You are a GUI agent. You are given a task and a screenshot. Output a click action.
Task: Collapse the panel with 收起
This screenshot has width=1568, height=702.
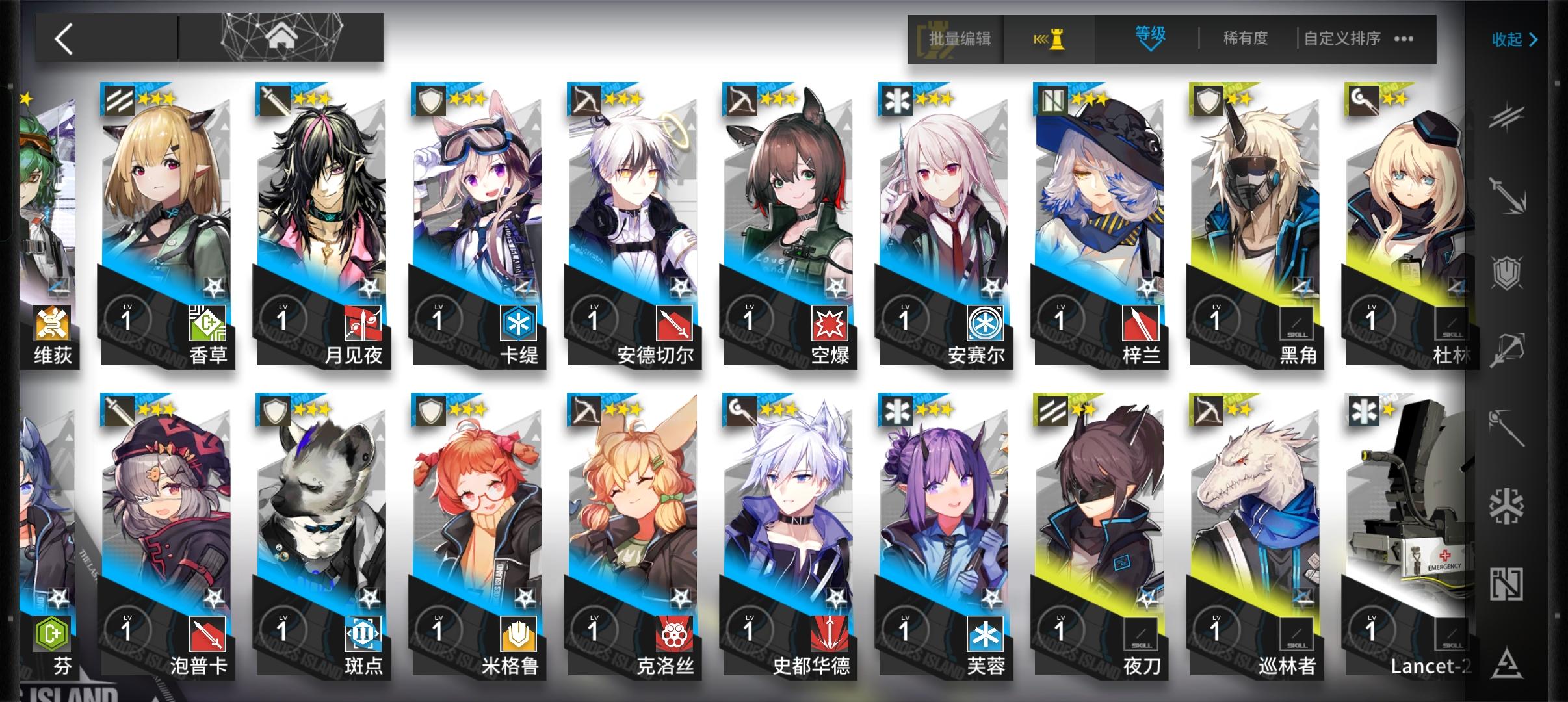click(1513, 39)
